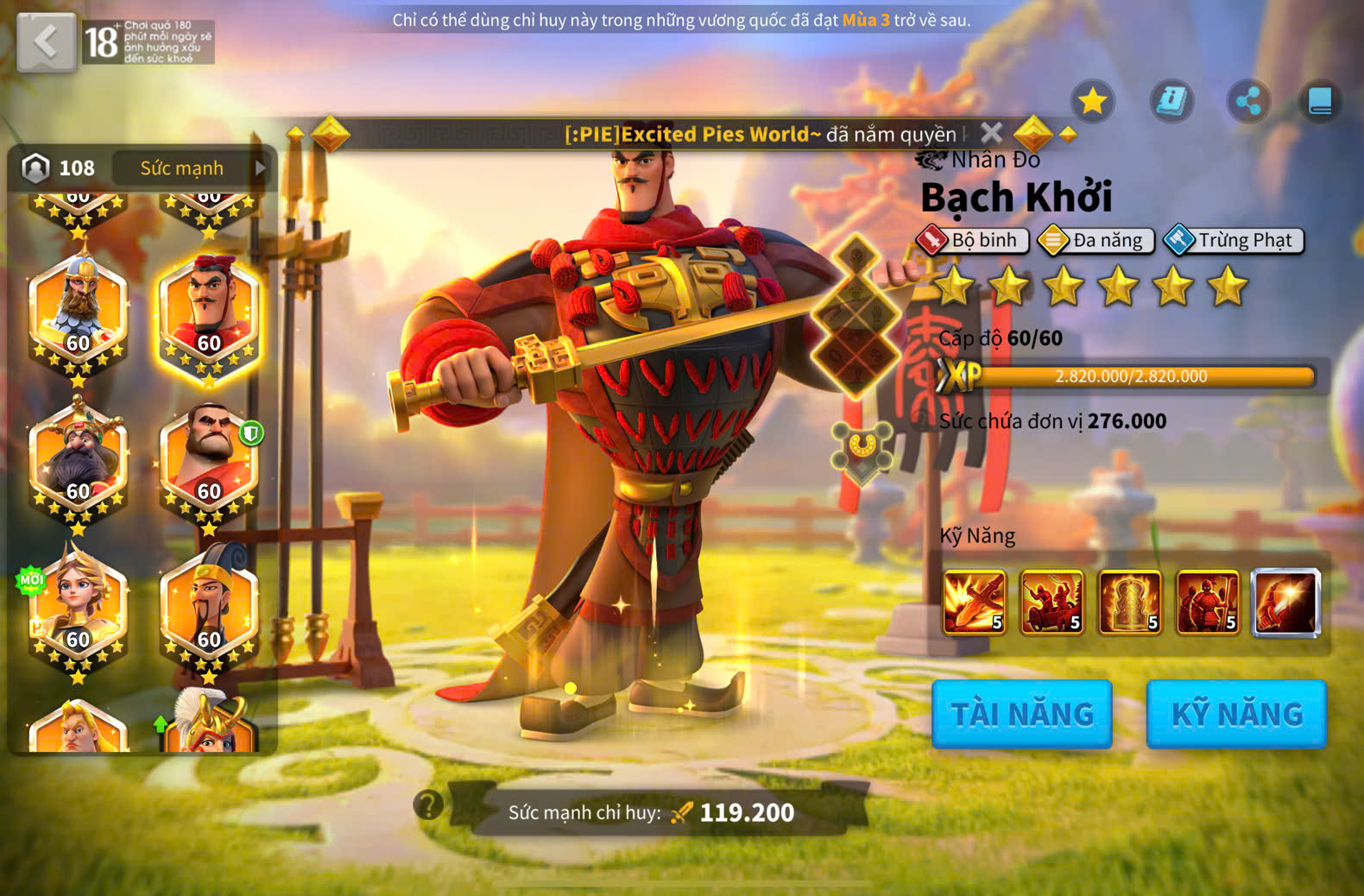Open the TÀI NĂNG talents screen
1364x896 pixels.
pyautogui.click(x=1021, y=714)
